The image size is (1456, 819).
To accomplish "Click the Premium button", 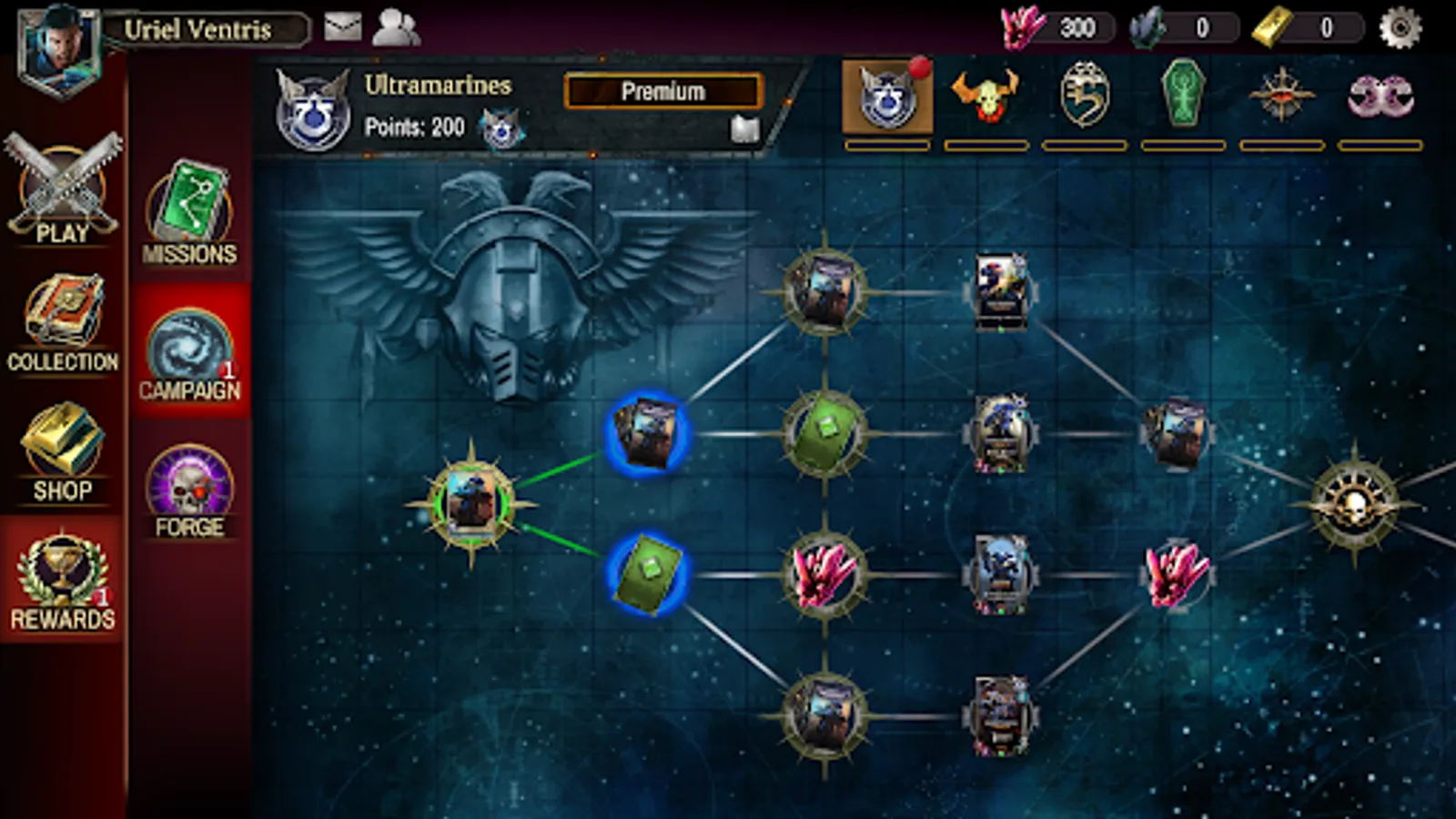I will click(662, 90).
